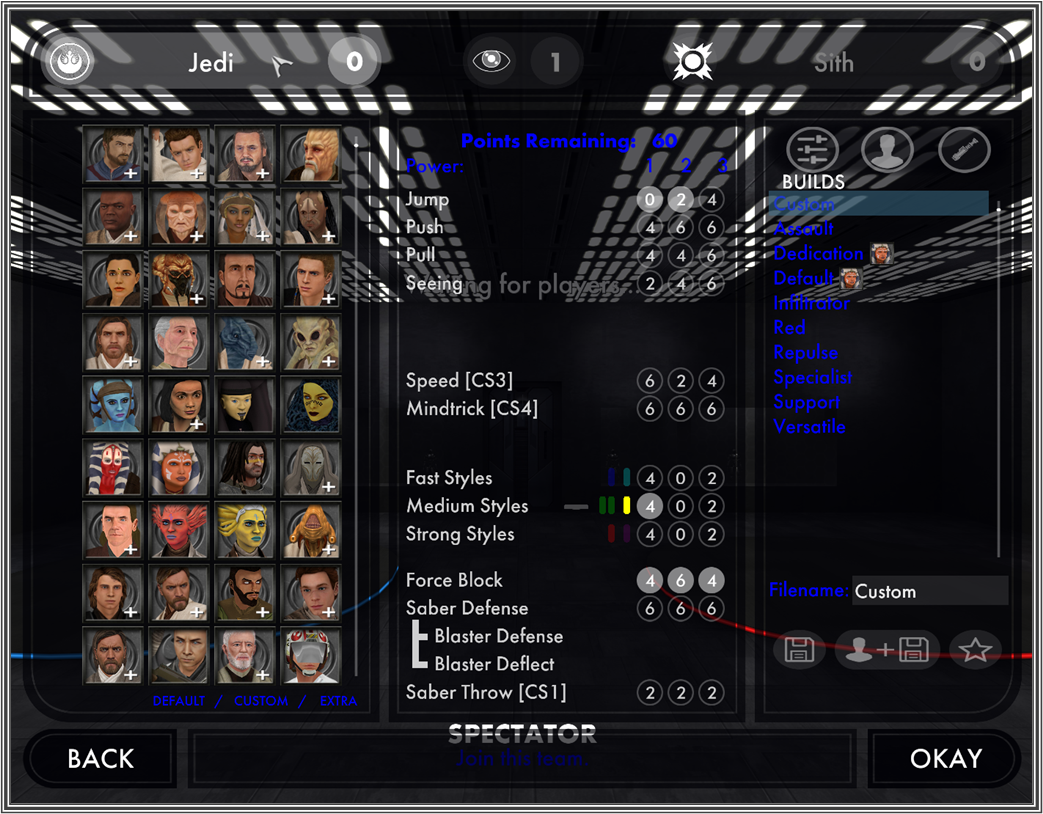1043x814 pixels.
Task: Select the Support build entry
Action: (x=806, y=402)
